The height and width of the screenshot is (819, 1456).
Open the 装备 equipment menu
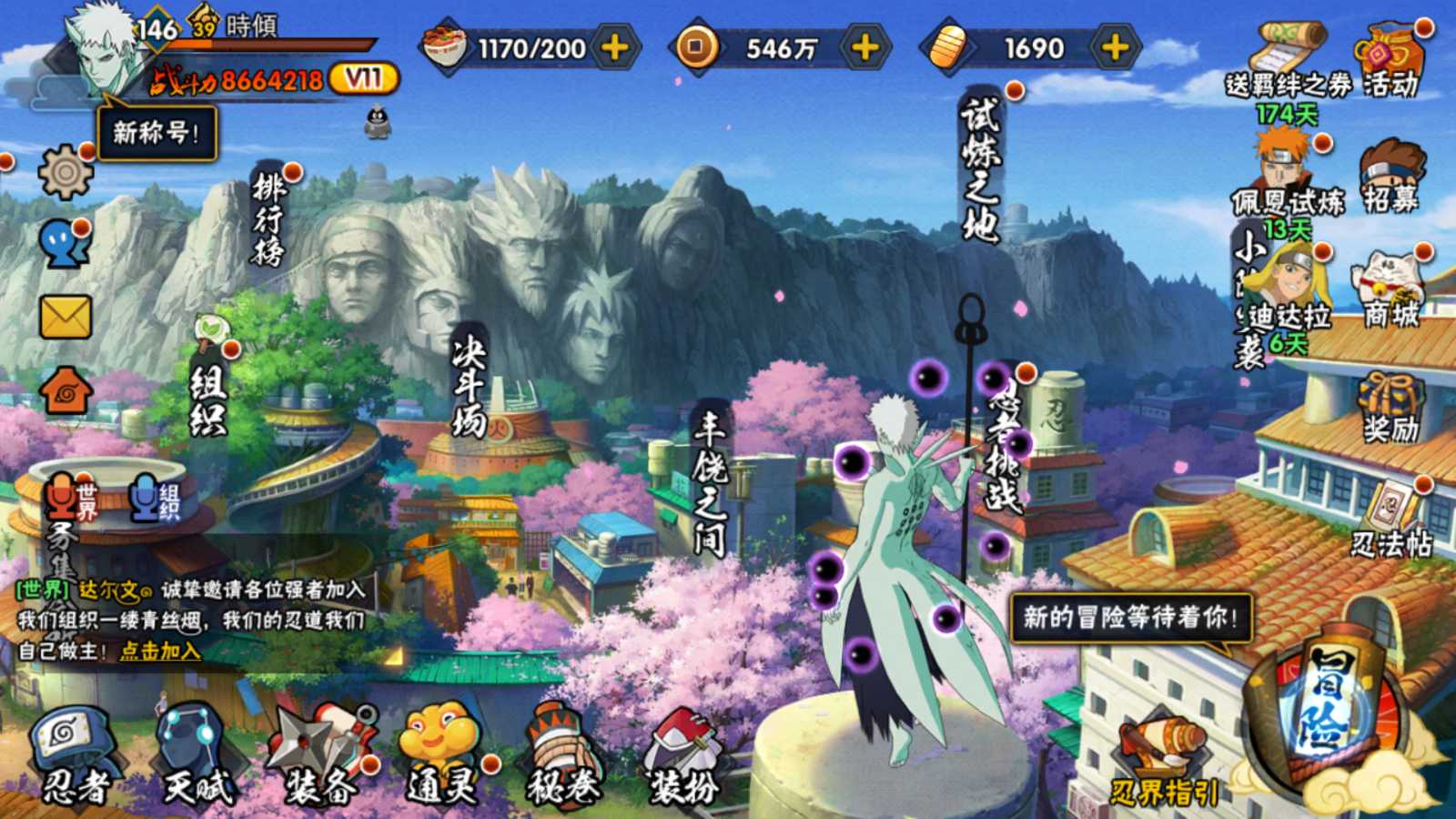coord(322,755)
